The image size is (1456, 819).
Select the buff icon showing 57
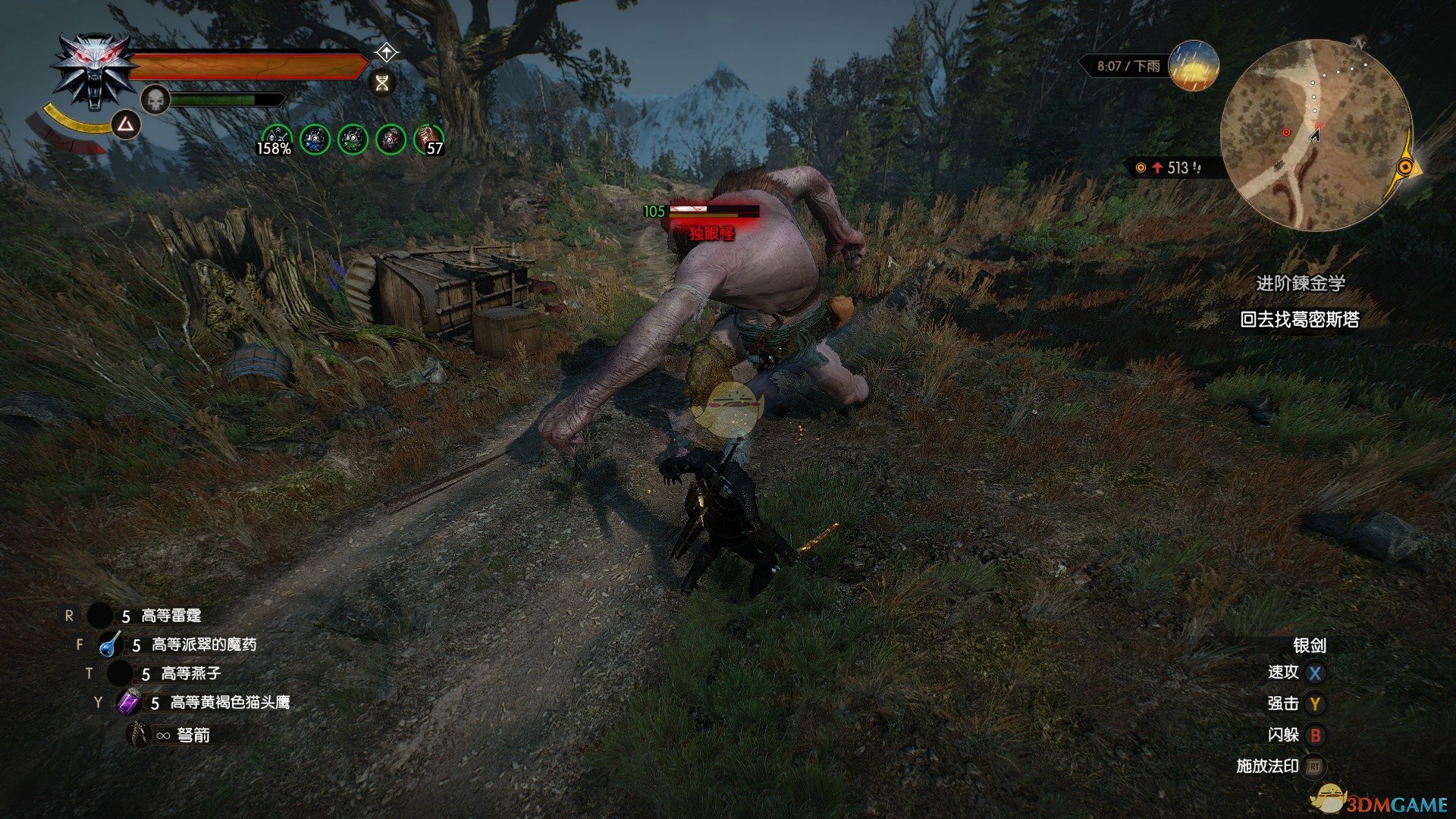click(x=429, y=140)
